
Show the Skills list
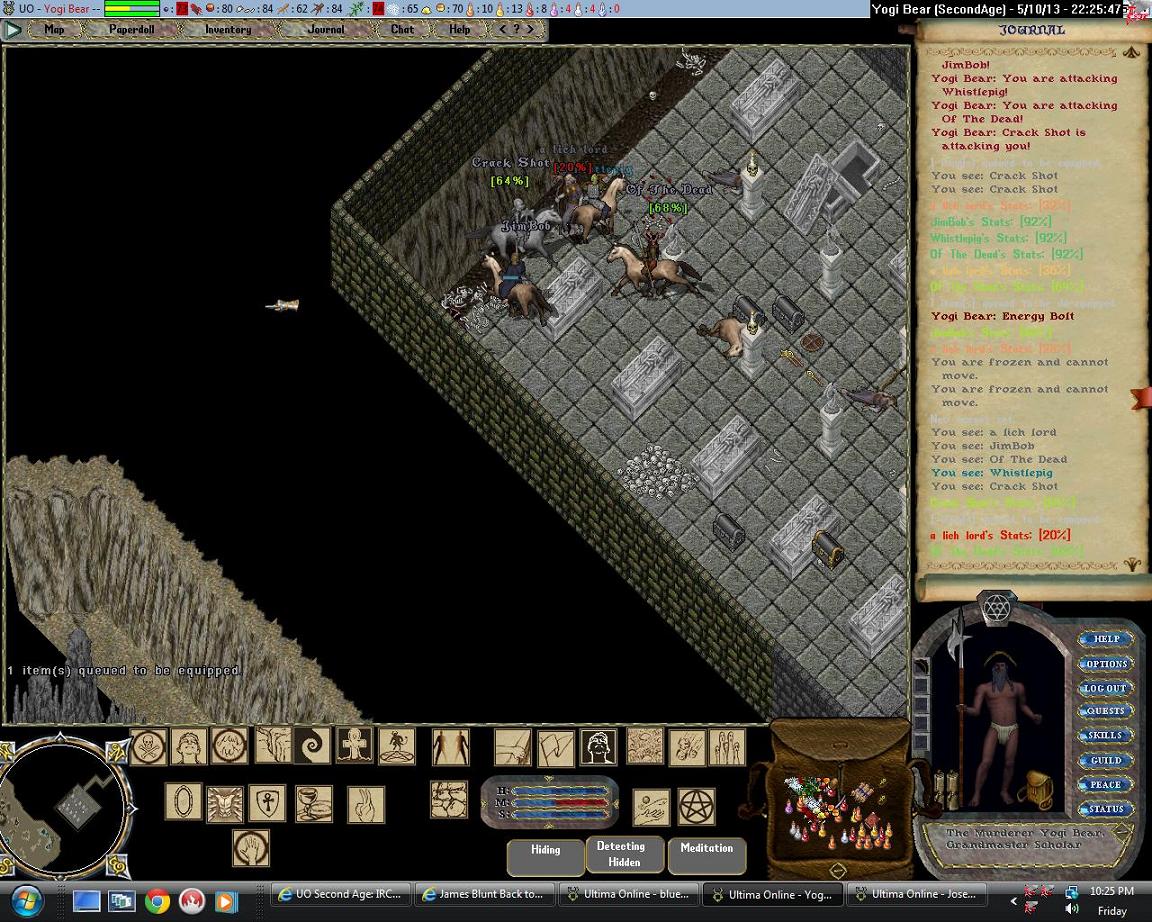click(x=1106, y=736)
